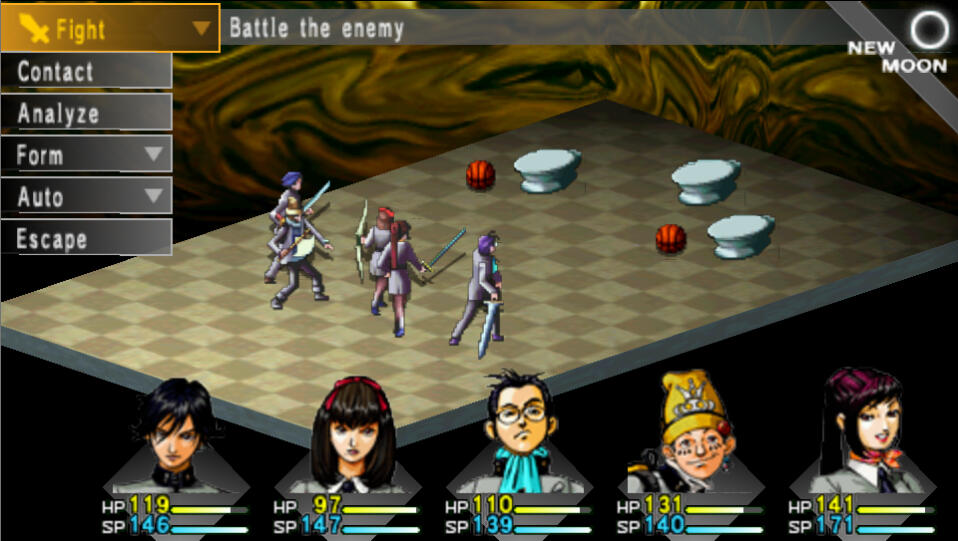The width and height of the screenshot is (958, 541).
Task: Select the Fight command
Action: (110, 28)
